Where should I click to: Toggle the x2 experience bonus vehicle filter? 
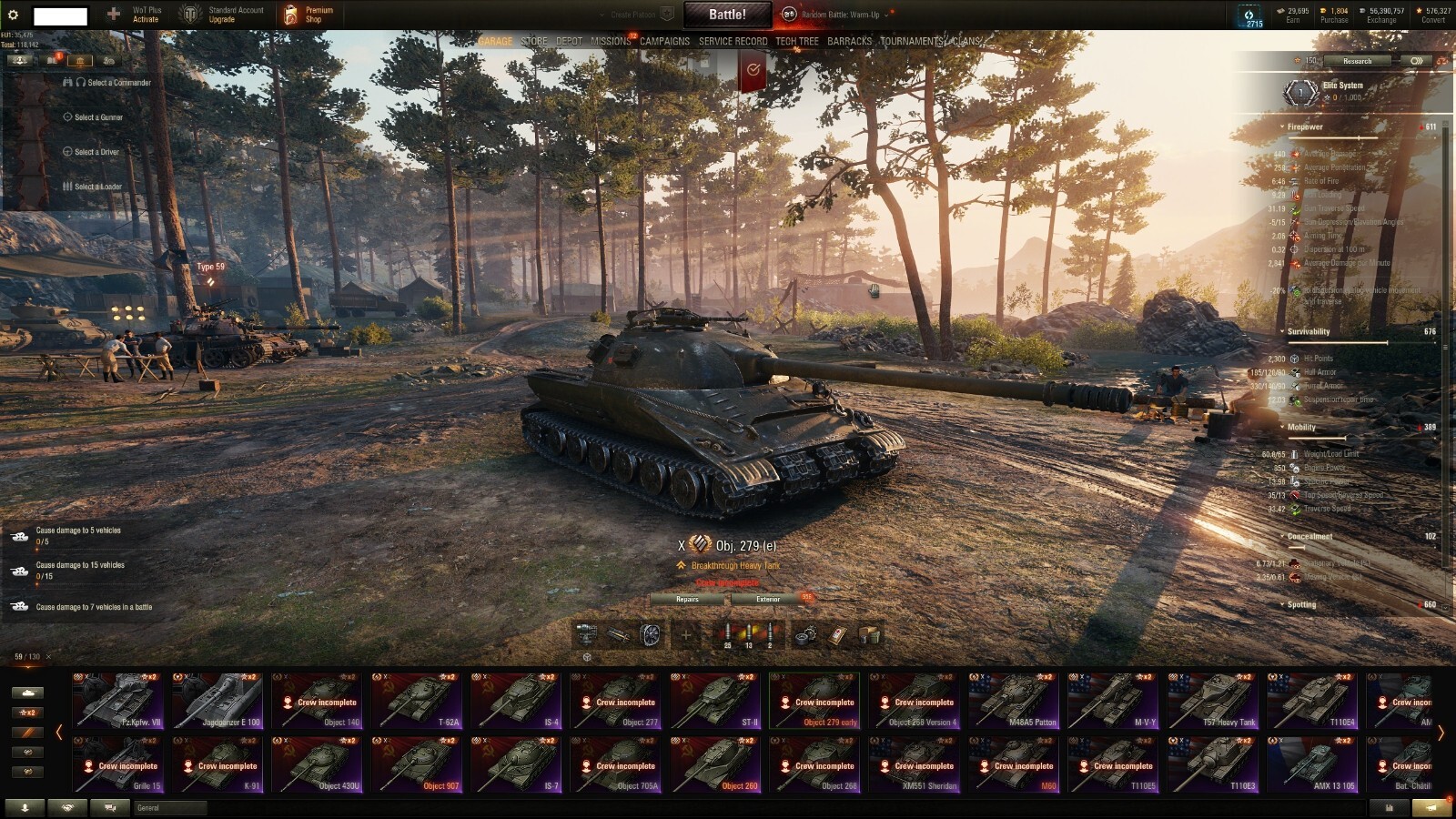coord(28,713)
